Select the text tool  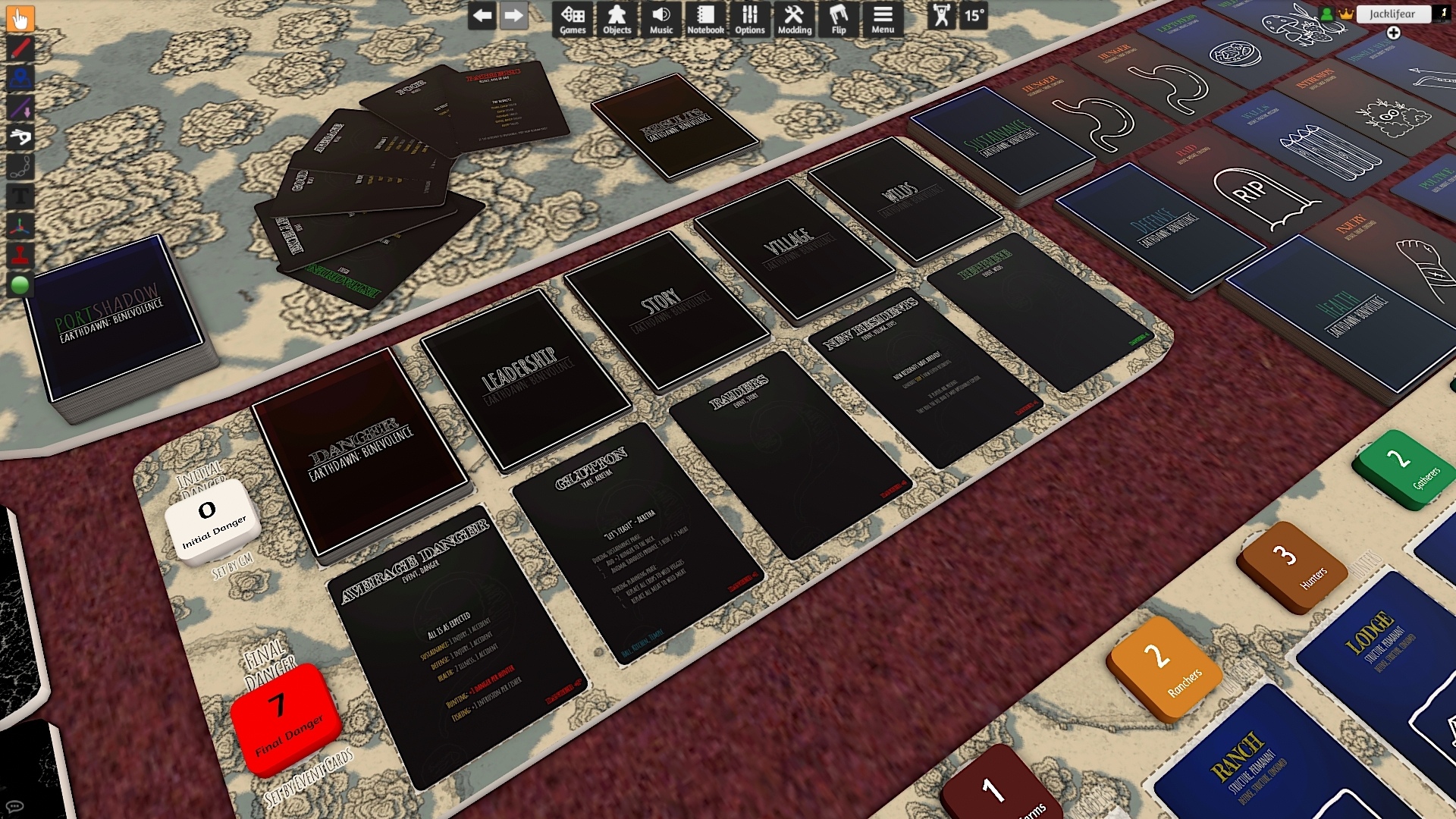tap(20, 196)
